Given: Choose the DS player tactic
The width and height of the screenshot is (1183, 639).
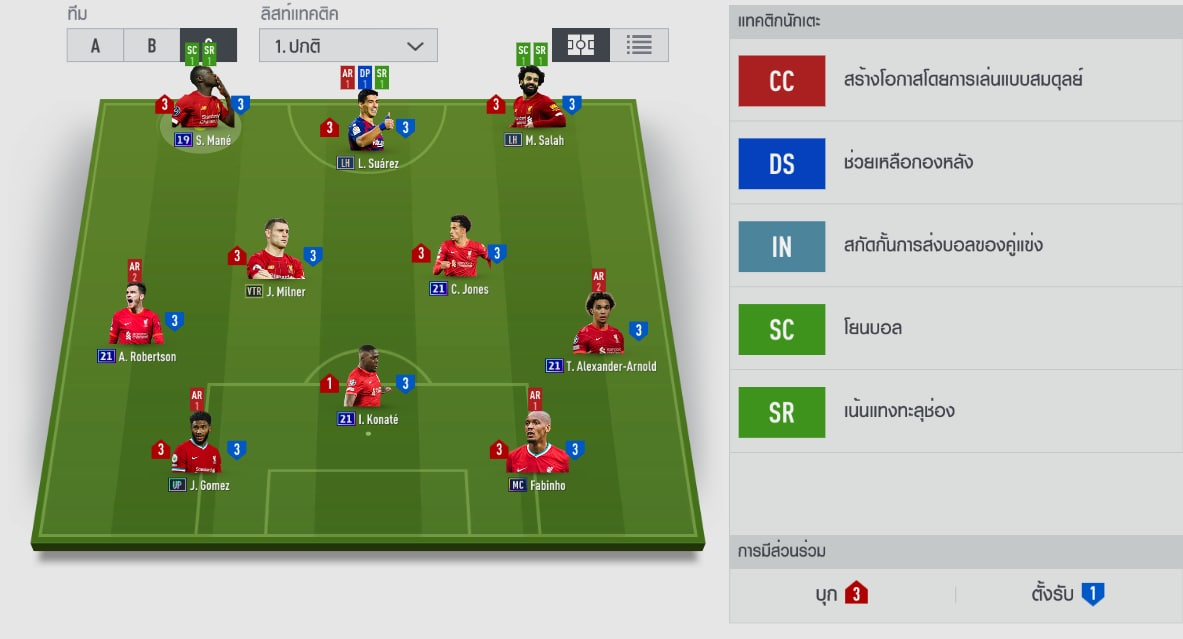Looking at the screenshot, I should point(781,164).
